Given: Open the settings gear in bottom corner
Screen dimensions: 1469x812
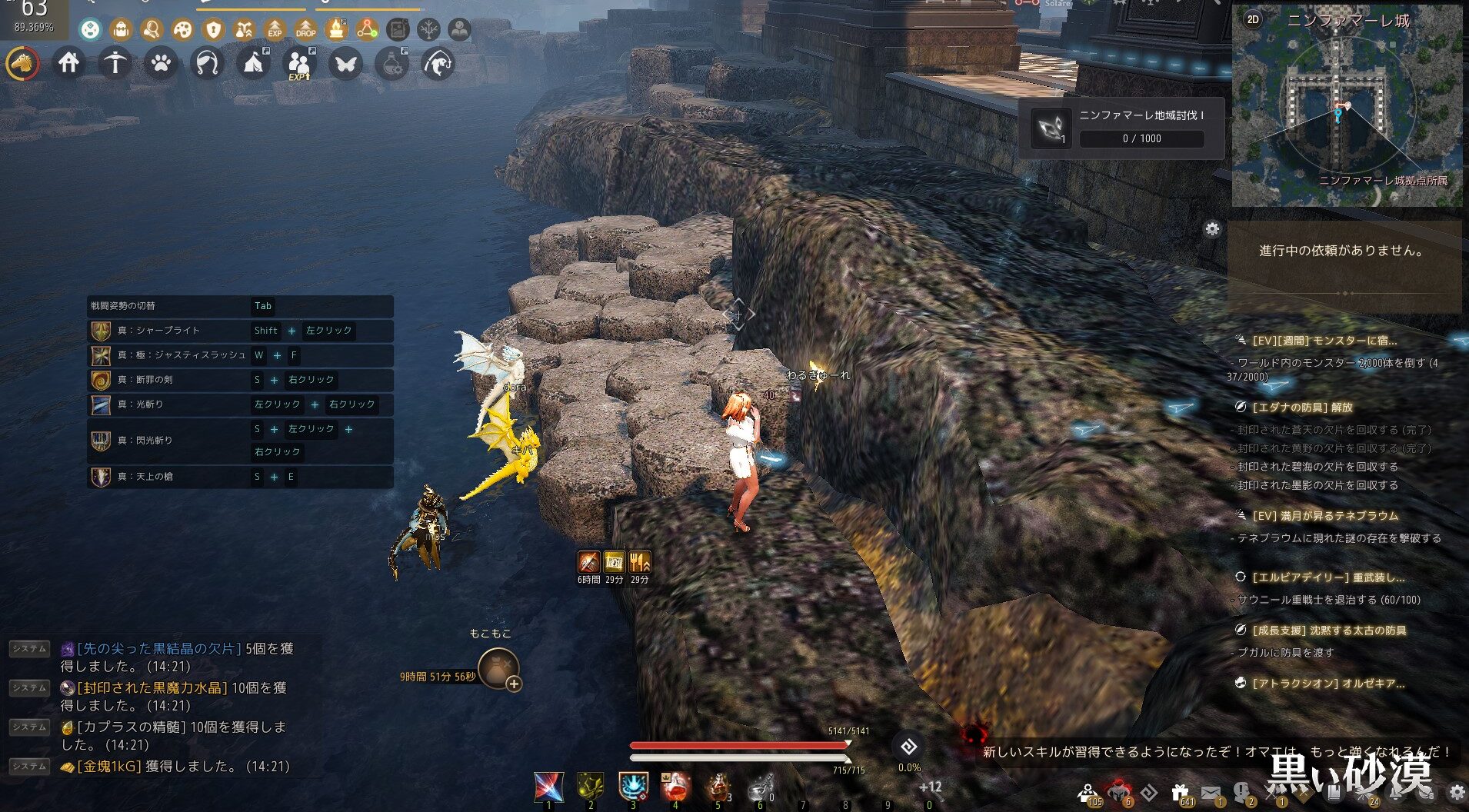Looking at the screenshot, I should (1456, 792).
